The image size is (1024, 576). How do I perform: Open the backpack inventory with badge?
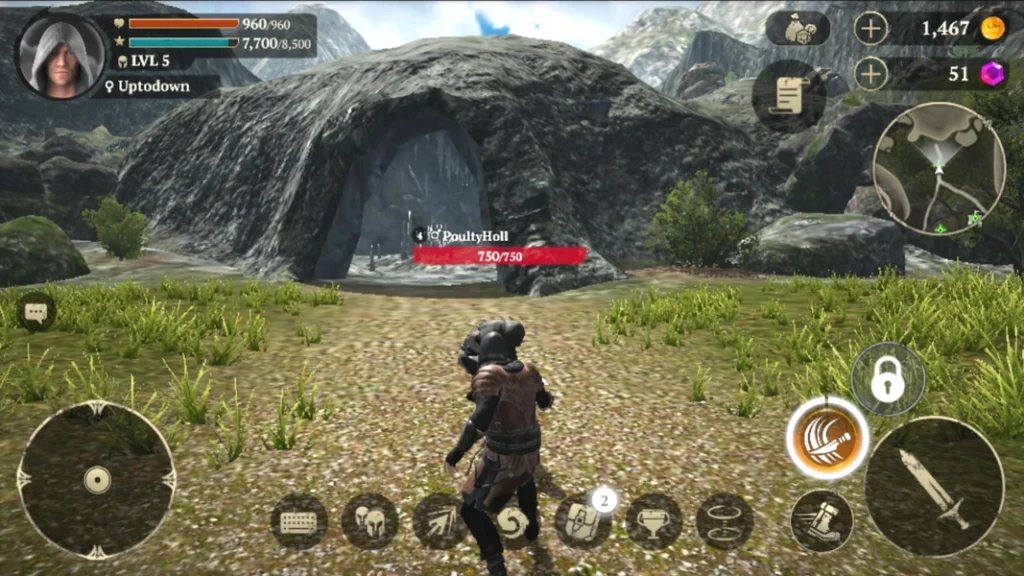[x=582, y=521]
